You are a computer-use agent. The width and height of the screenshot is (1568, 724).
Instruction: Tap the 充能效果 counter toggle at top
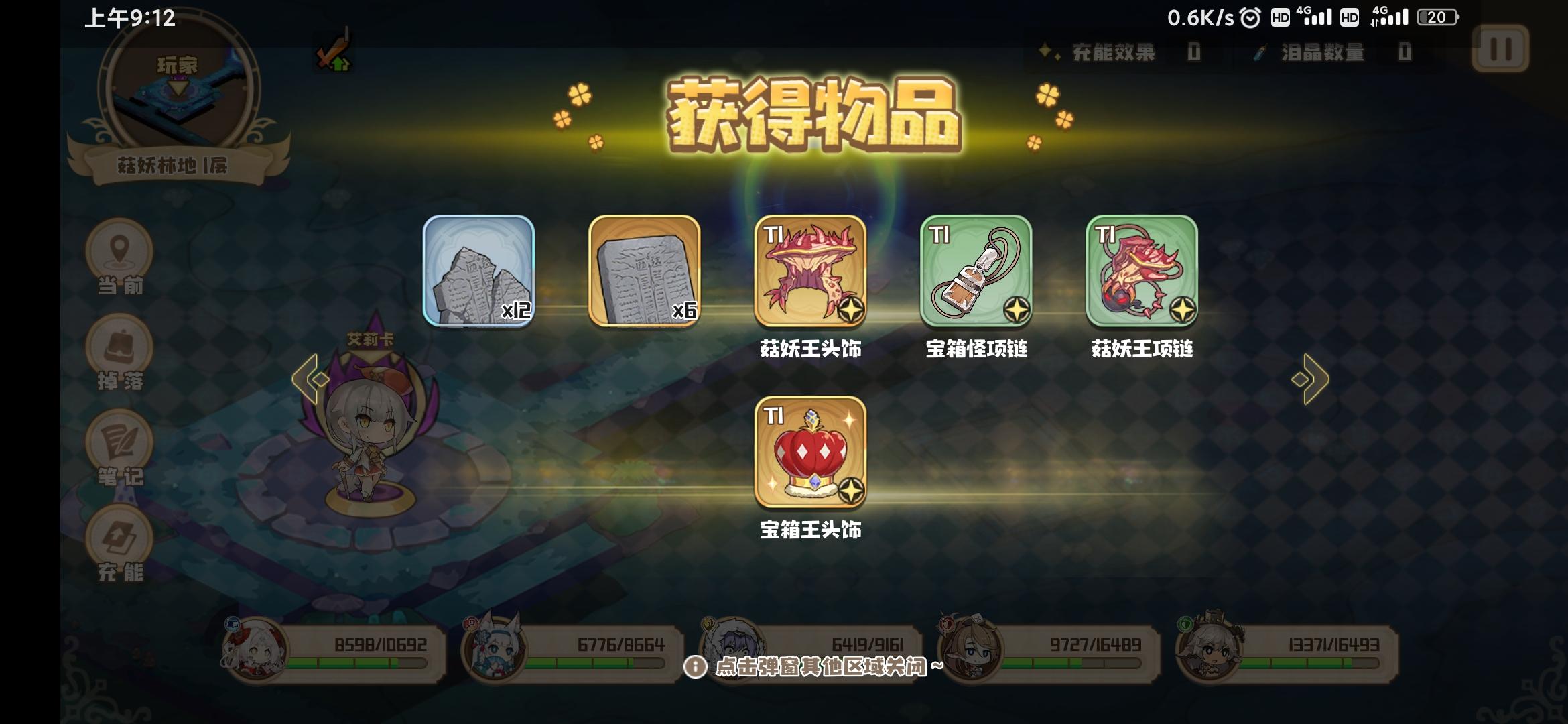(x=1119, y=54)
